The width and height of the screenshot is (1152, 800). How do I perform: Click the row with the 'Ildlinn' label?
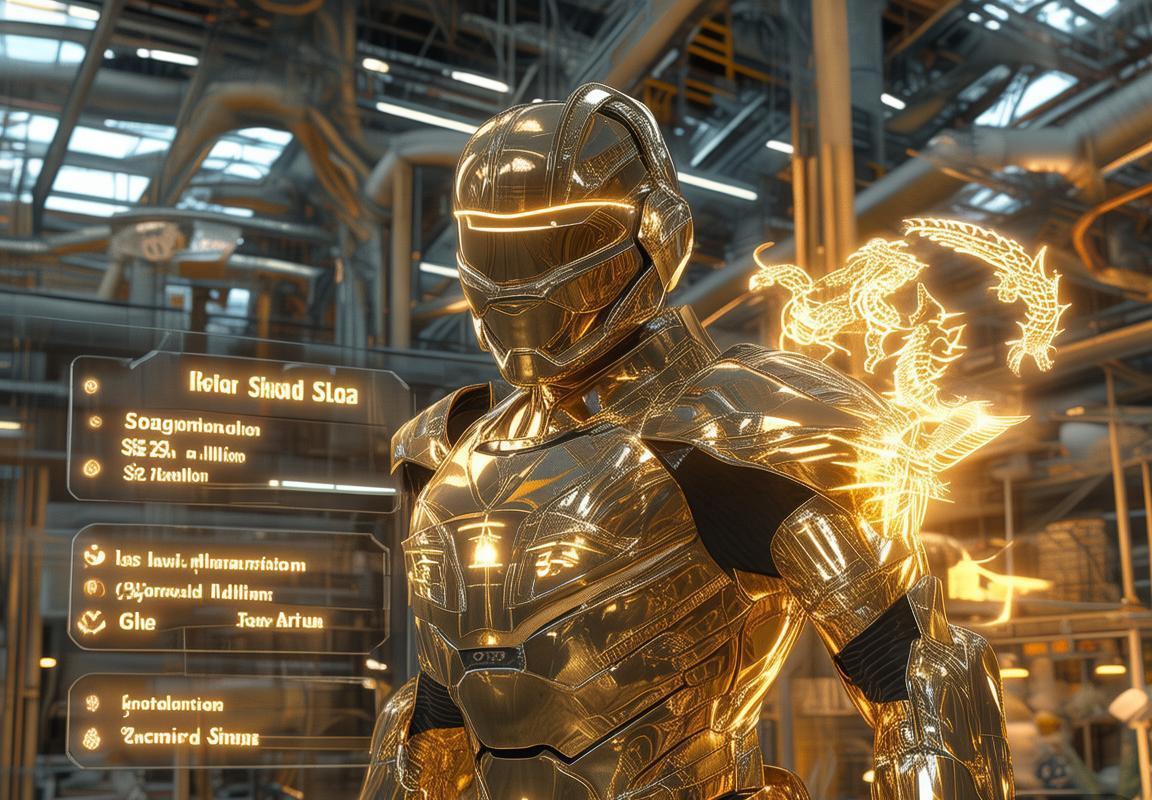point(189,591)
